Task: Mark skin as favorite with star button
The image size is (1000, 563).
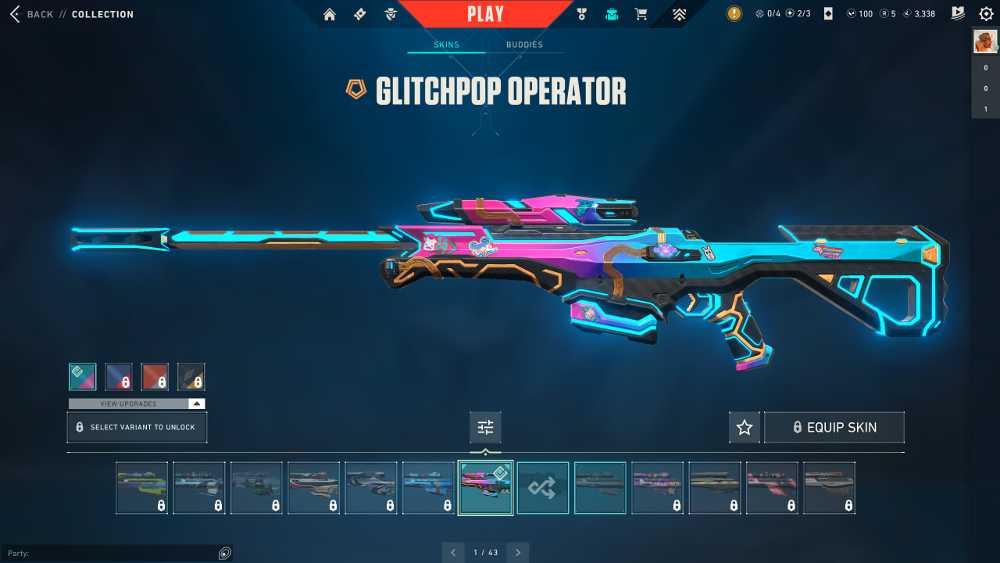Action: [744, 427]
